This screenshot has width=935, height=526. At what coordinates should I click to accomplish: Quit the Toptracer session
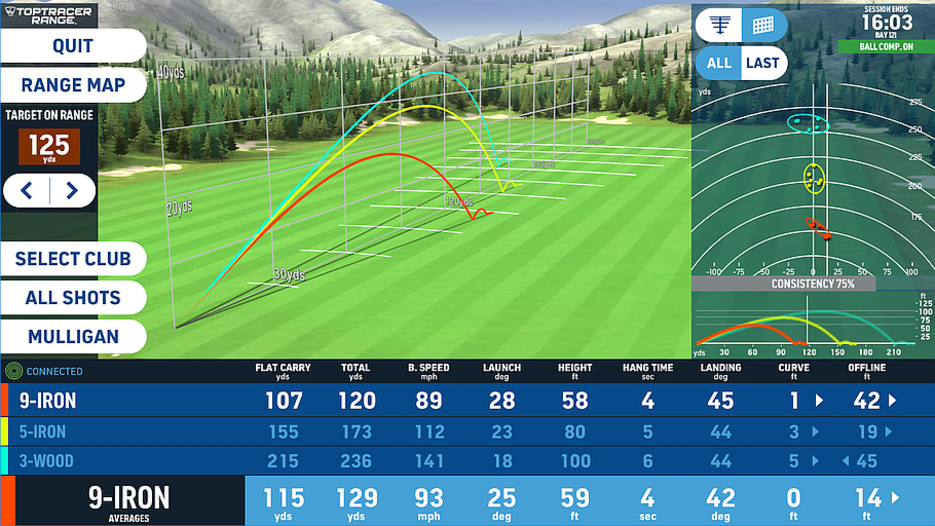pyautogui.click(x=72, y=46)
